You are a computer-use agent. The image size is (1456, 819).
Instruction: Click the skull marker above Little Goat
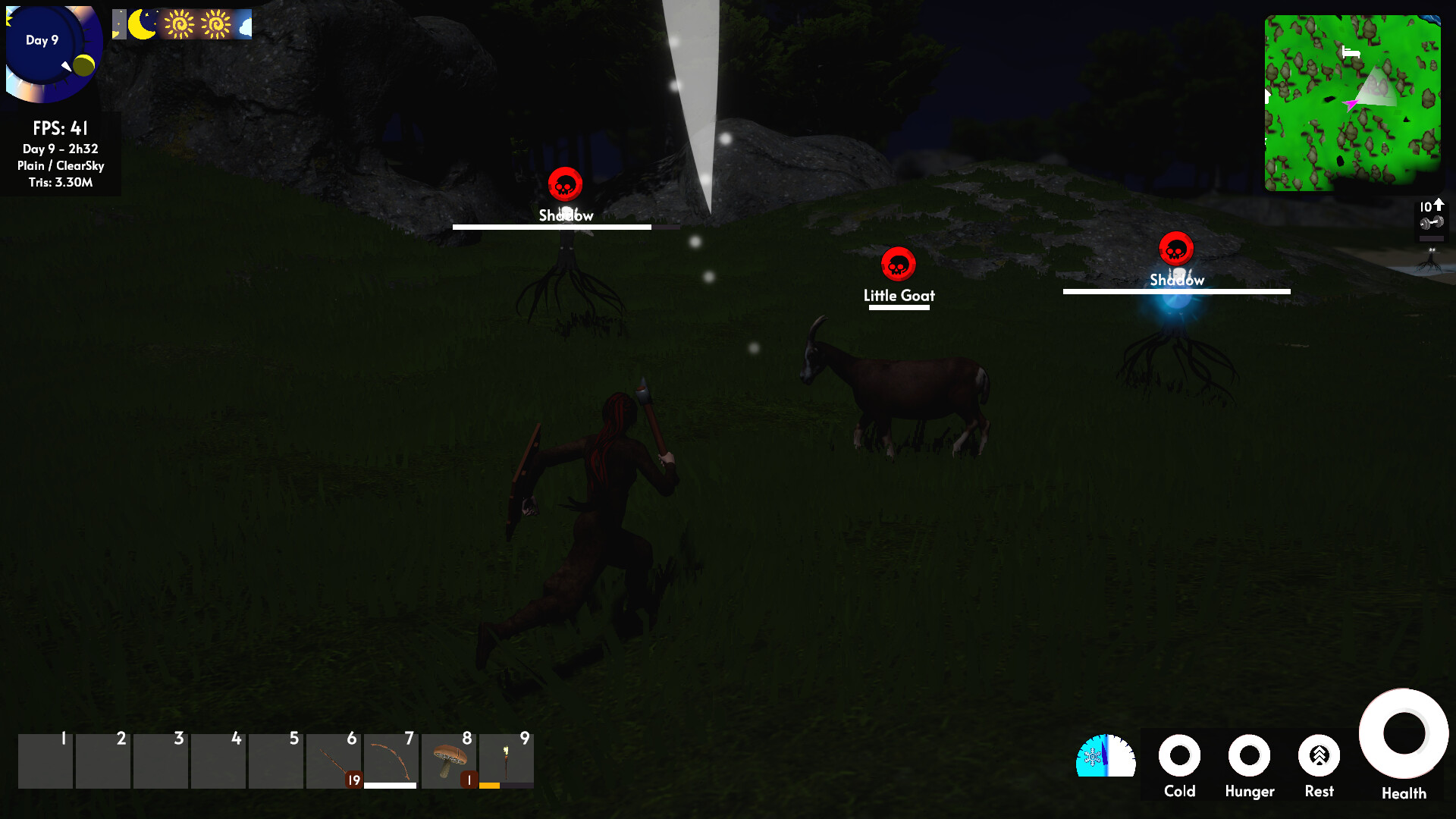(898, 265)
